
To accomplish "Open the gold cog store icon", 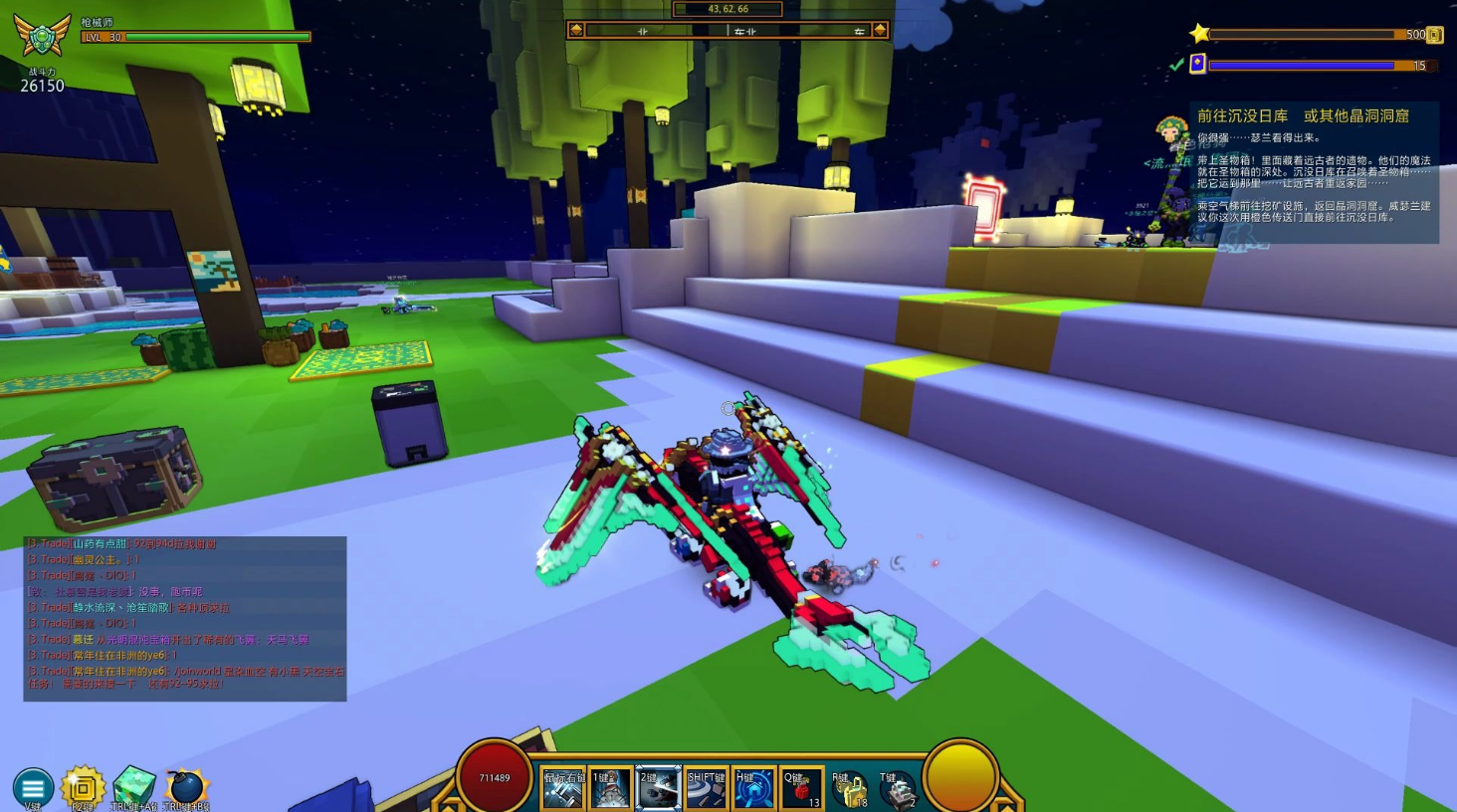I will tap(83, 788).
